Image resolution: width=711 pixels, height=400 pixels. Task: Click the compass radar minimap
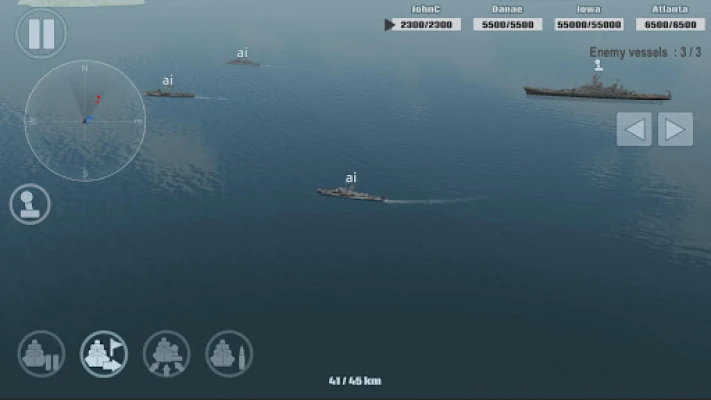[x=85, y=120]
